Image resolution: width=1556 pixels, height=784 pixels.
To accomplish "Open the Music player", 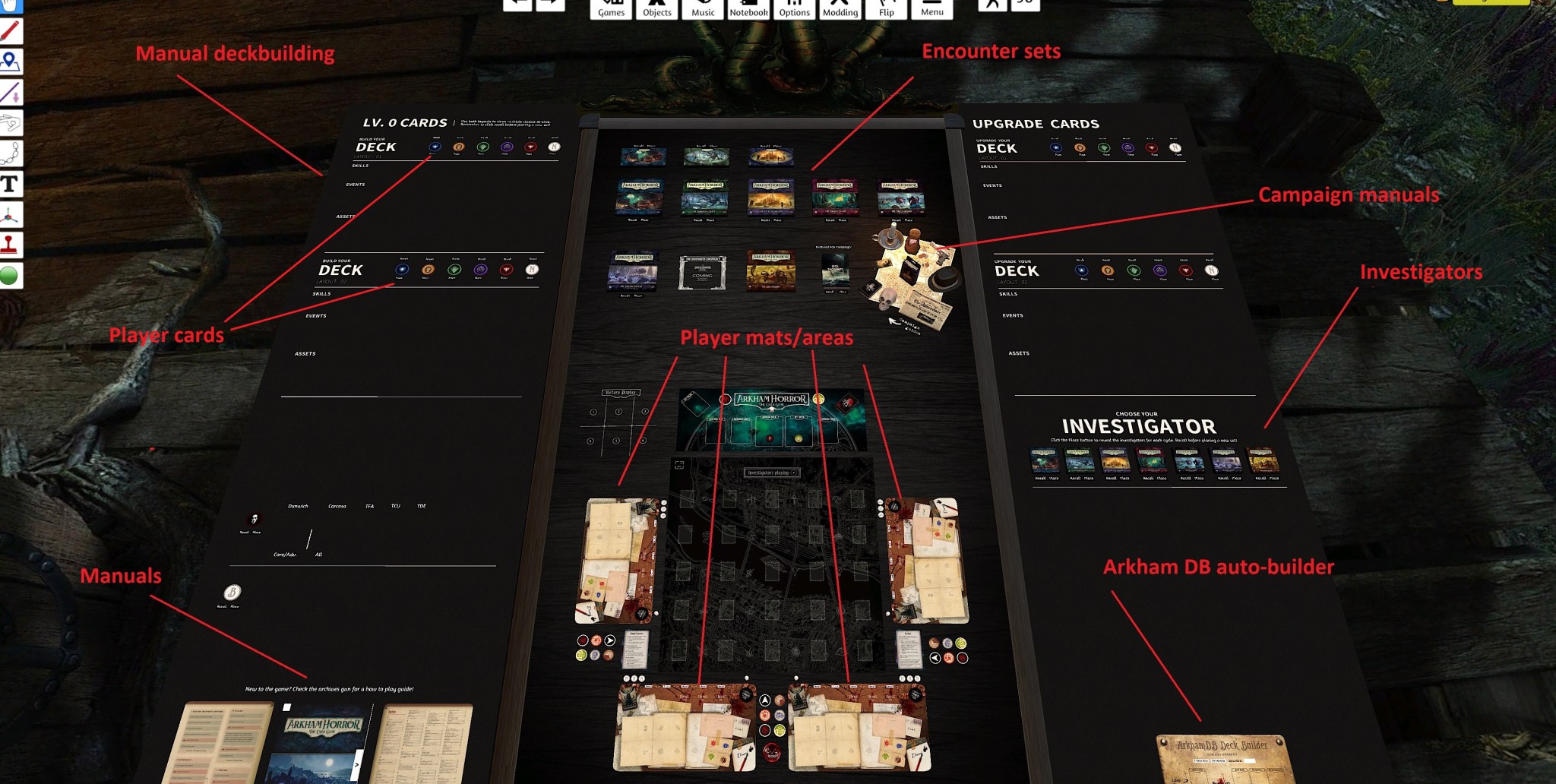I will pyautogui.click(x=703, y=8).
